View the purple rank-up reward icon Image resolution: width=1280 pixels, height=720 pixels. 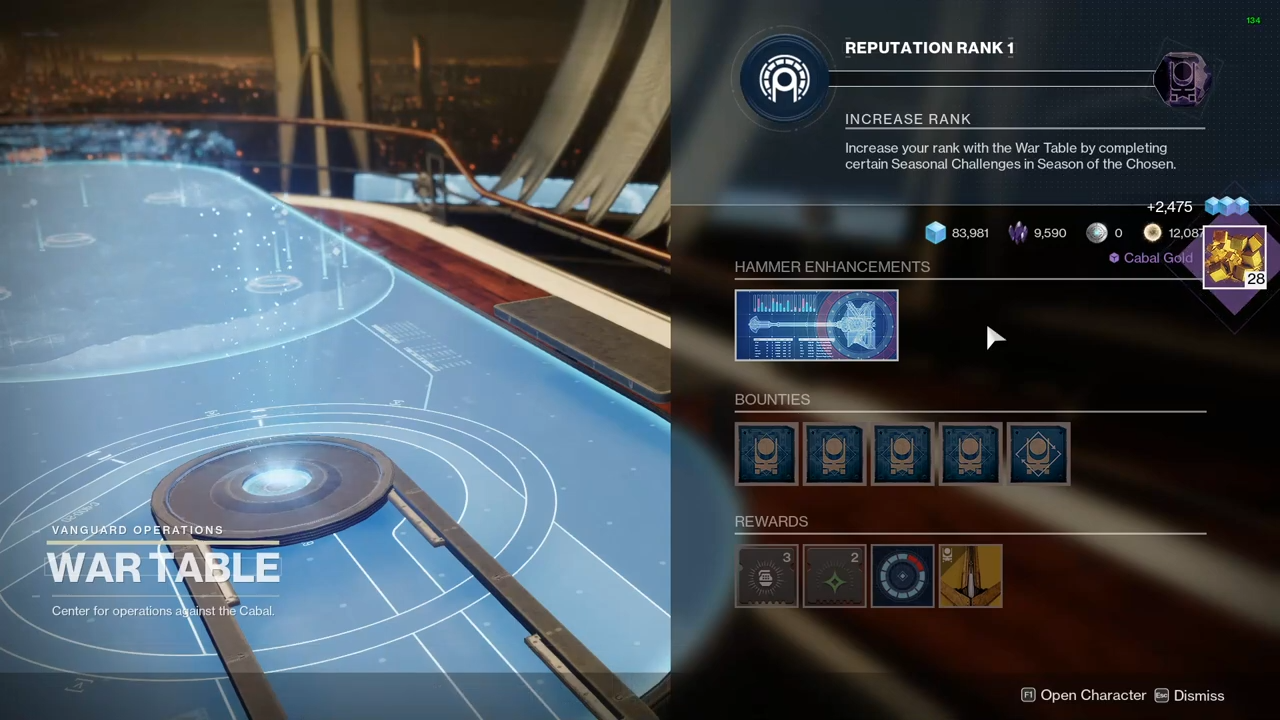pyautogui.click(x=1183, y=79)
